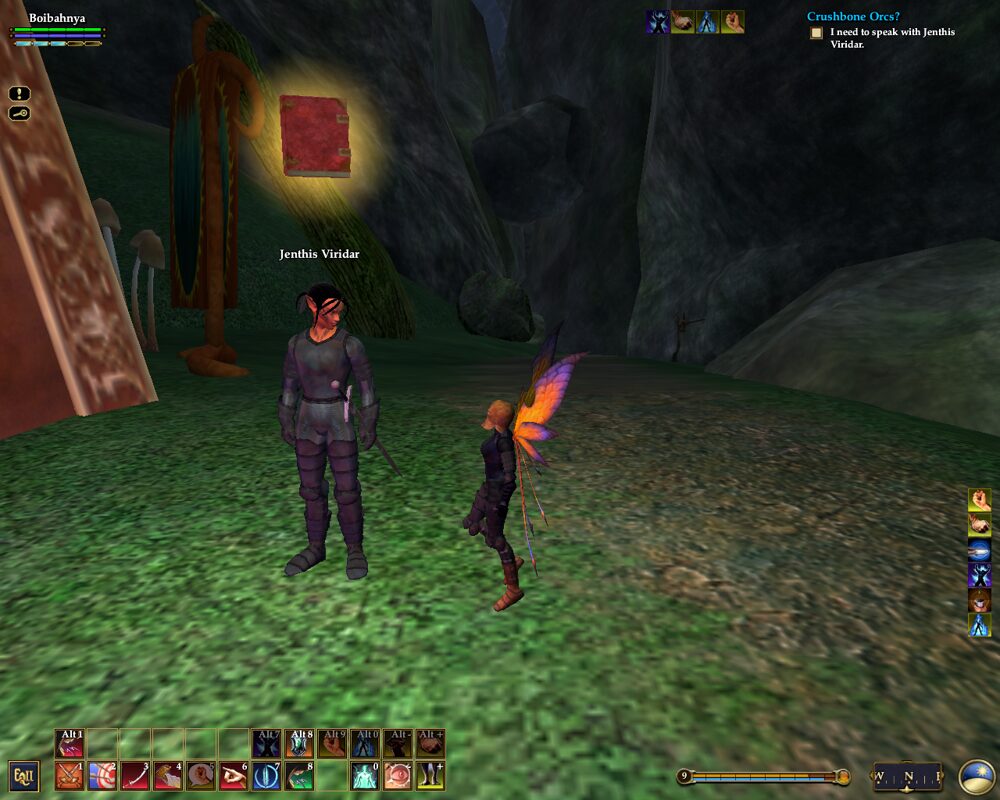Select Boibahnya's player name frame

(x=57, y=18)
